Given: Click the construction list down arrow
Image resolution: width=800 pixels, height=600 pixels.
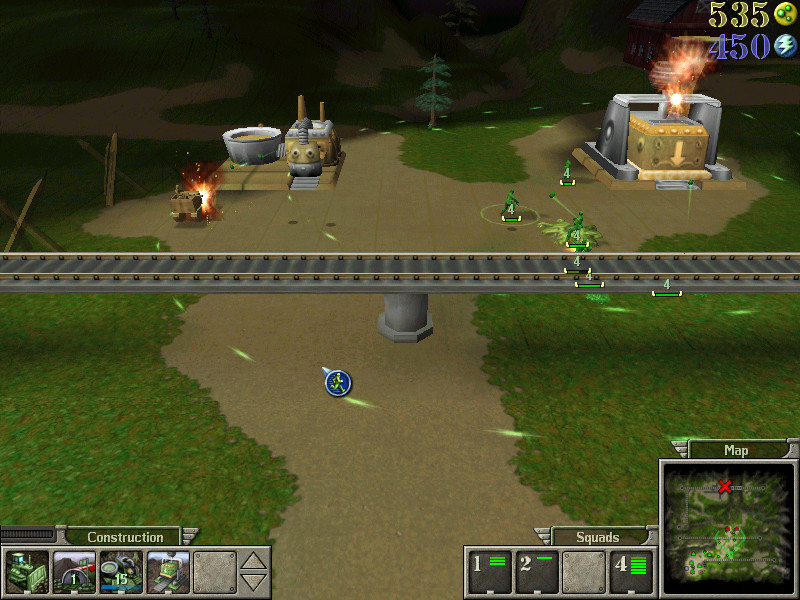Looking at the screenshot, I should click(255, 582).
